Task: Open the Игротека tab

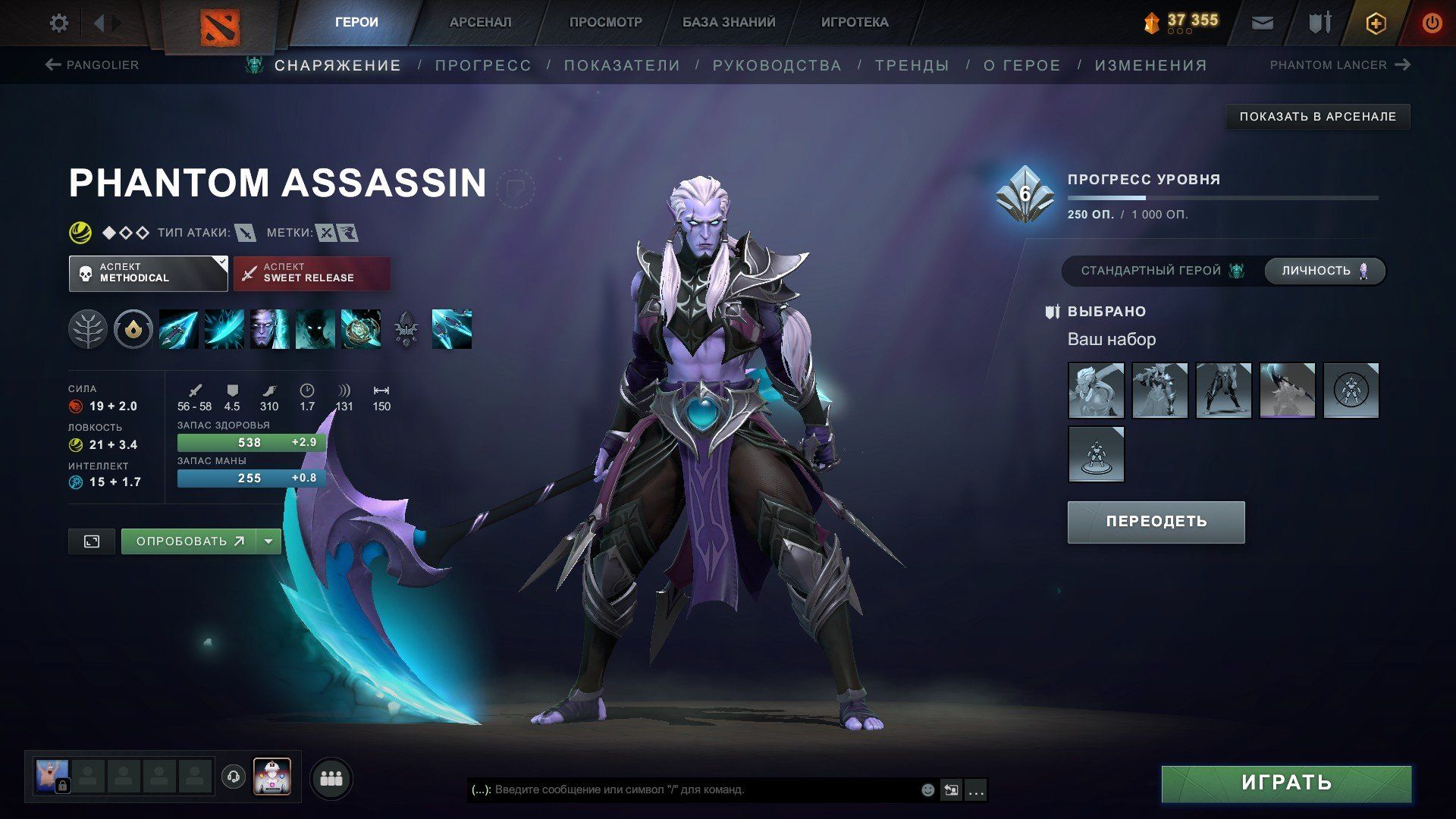Action: [x=855, y=23]
